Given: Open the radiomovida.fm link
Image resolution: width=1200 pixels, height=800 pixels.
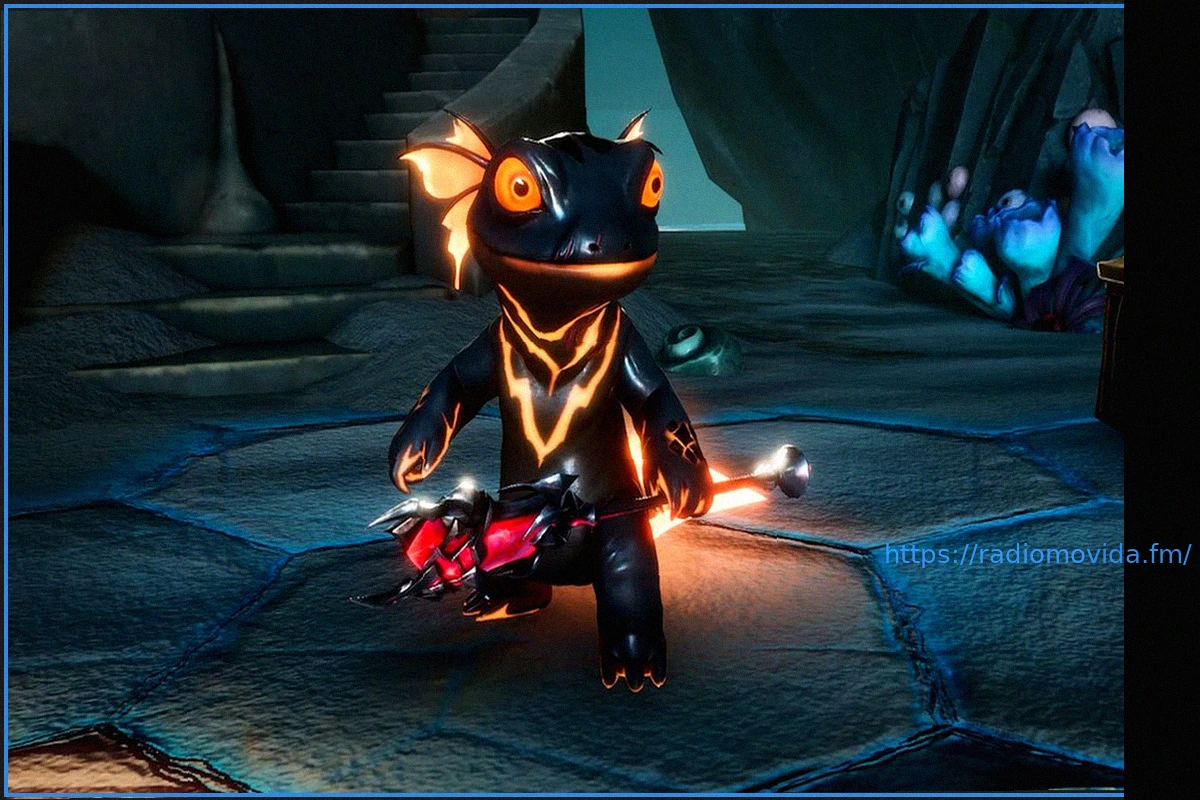Looking at the screenshot, I should [x=1037, y=555].
